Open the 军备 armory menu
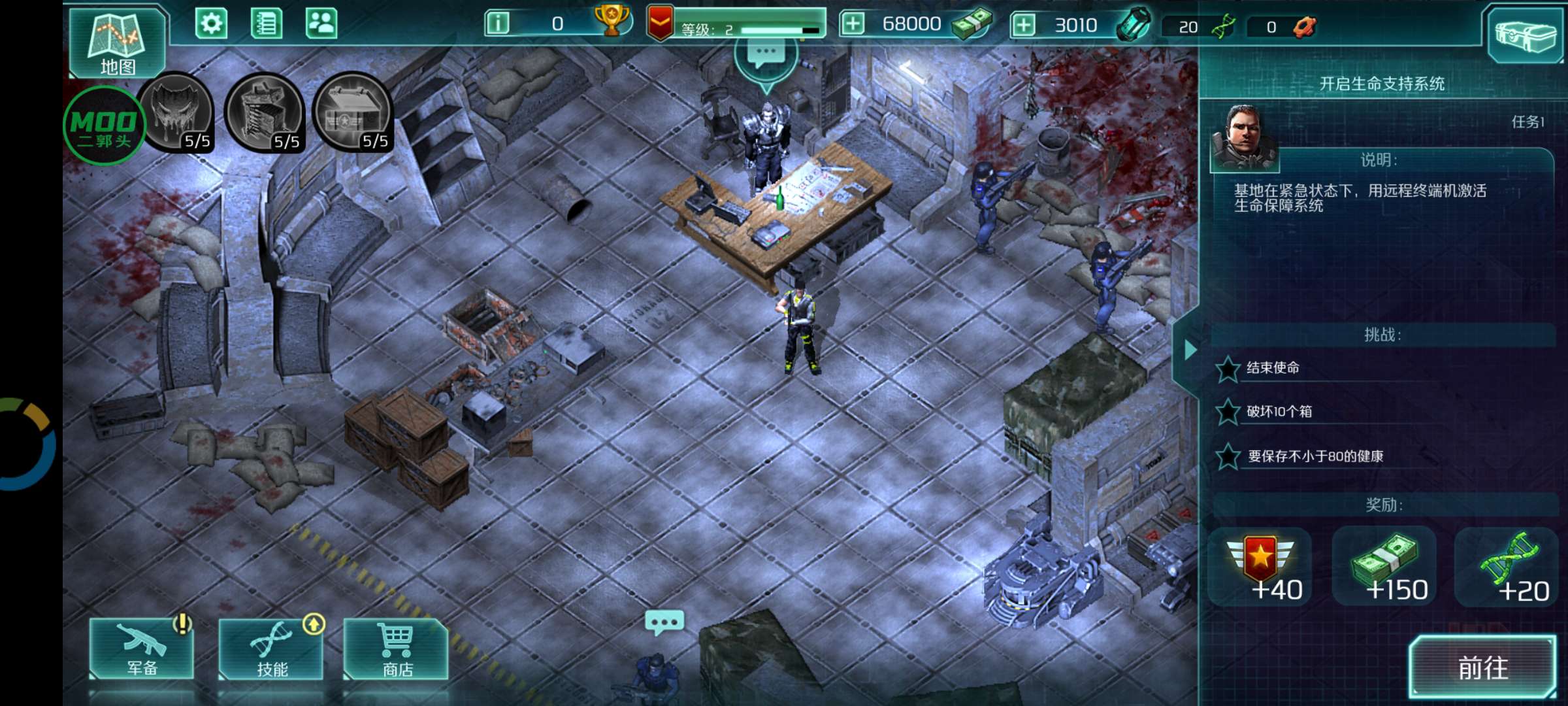The width and height of the screenshot is (1568, 706). (x=142, y=648)
